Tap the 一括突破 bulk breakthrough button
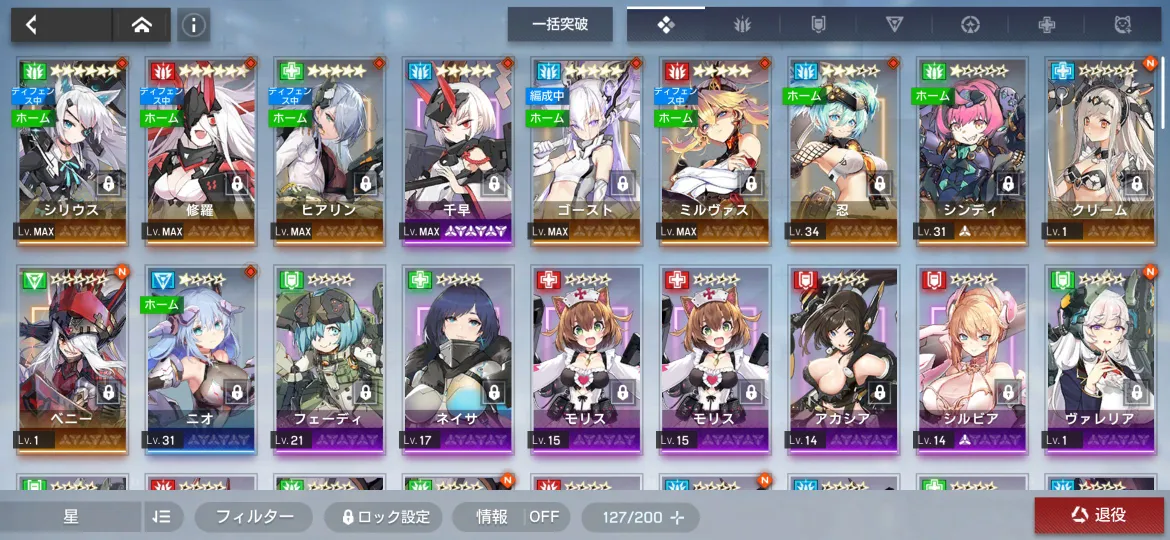The width and height of the screenshot is (1170, 540). pos(560,25)
